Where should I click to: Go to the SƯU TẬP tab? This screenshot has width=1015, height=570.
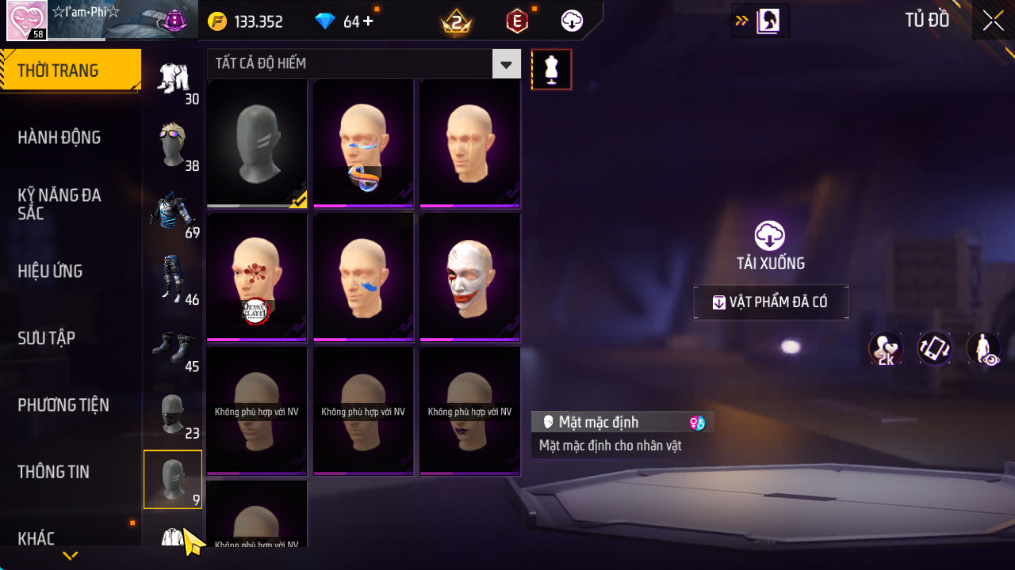click(x=46, y=338)
